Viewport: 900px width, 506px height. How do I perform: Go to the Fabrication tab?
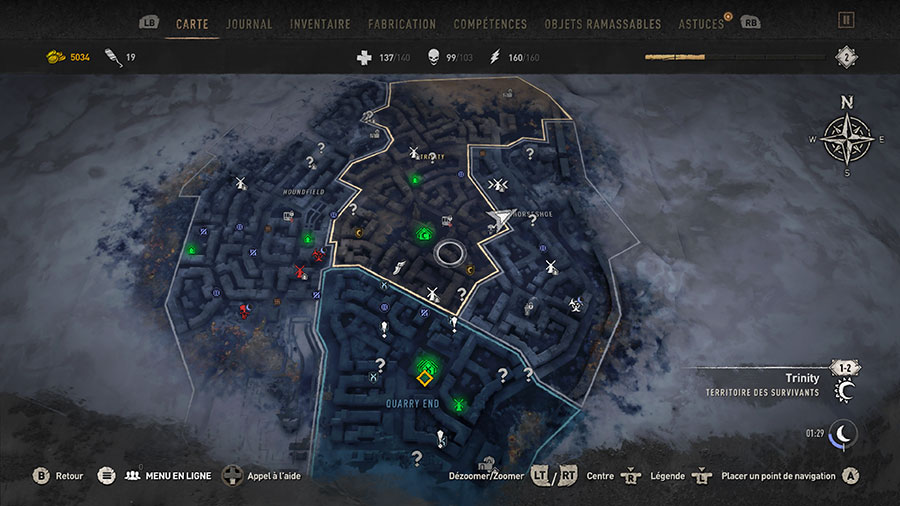pyautogui.click(x=402, y=23)
